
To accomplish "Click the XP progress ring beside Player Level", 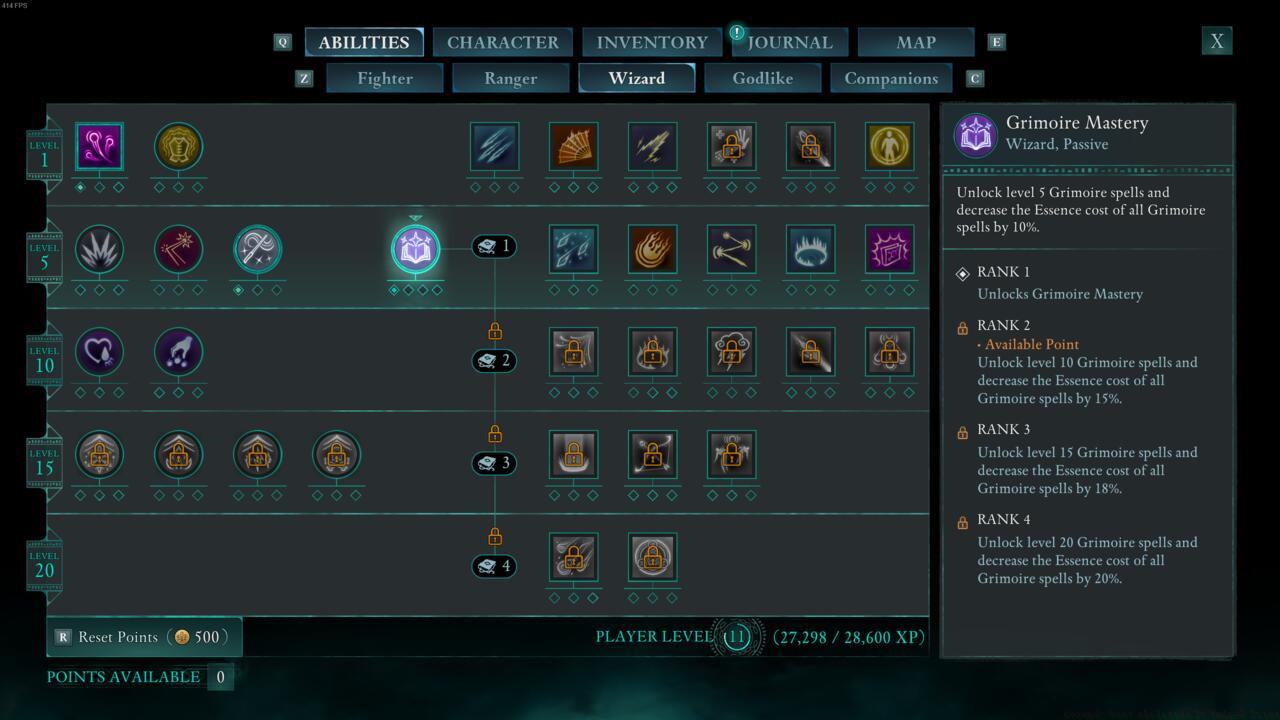I will click(x=737, y=636).
